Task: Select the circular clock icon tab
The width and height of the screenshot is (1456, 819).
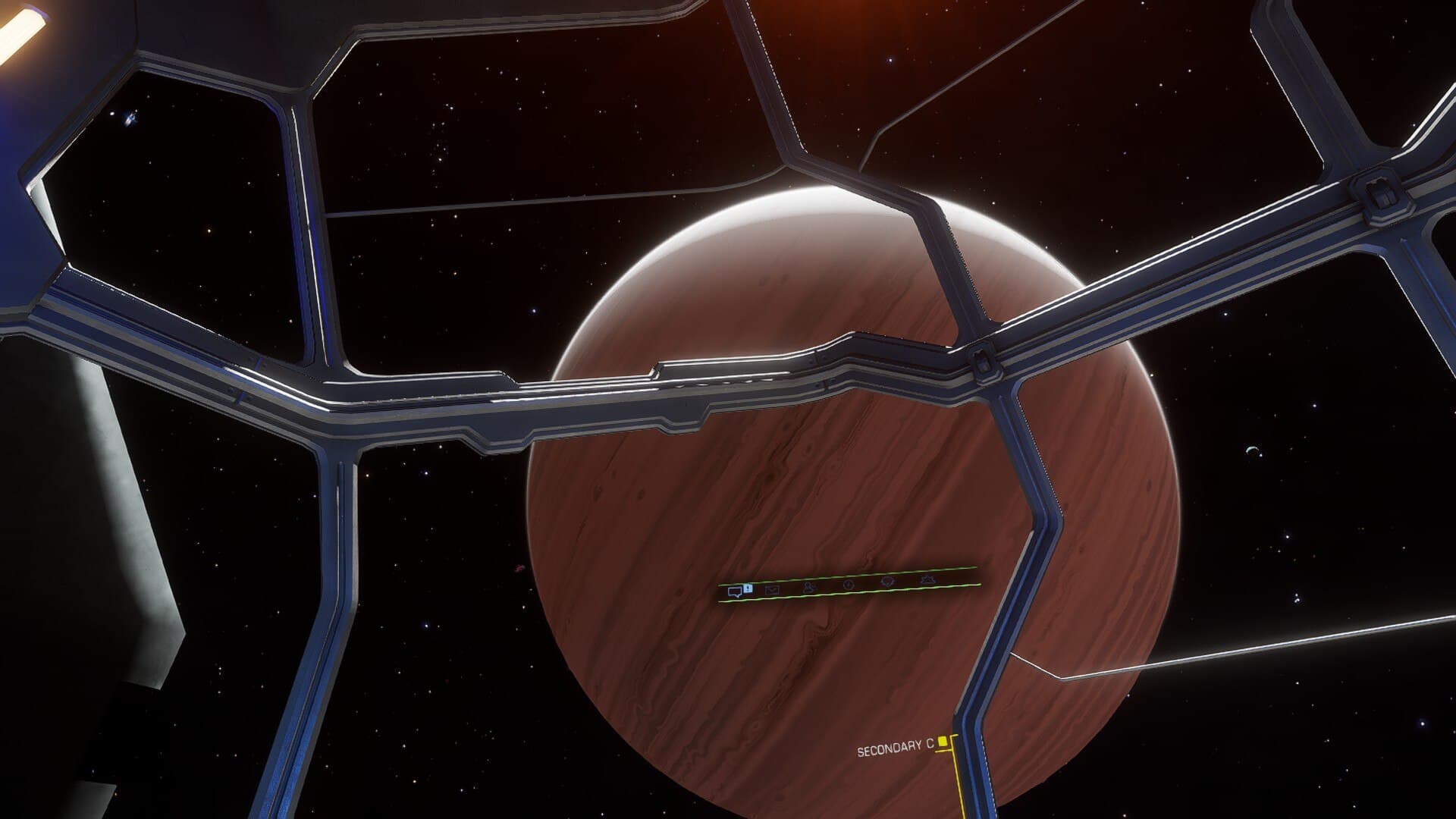Action: pyautogui.click(x=849, y=585)
